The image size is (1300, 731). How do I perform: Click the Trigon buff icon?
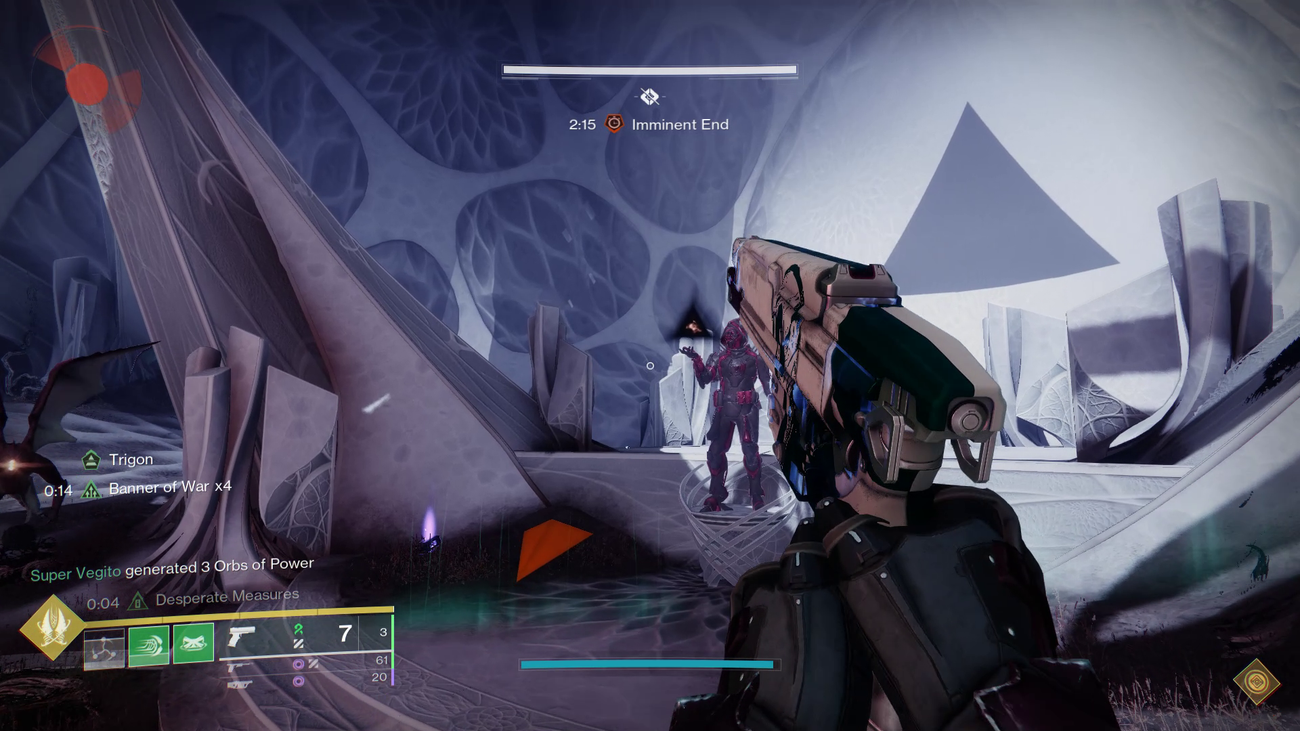pyautogui.click(x=90, y=459)
